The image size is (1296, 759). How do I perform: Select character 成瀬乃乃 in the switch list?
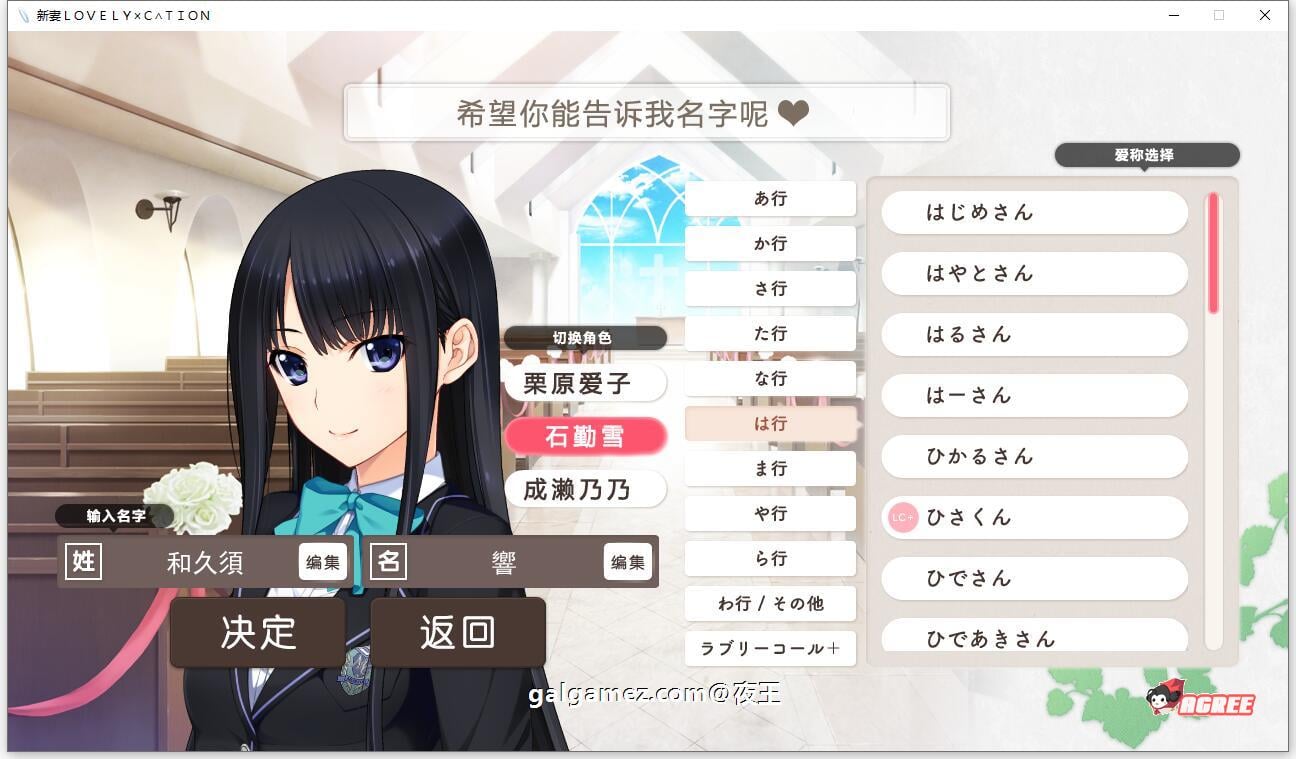pyautogui.click(x=585, y=489)
